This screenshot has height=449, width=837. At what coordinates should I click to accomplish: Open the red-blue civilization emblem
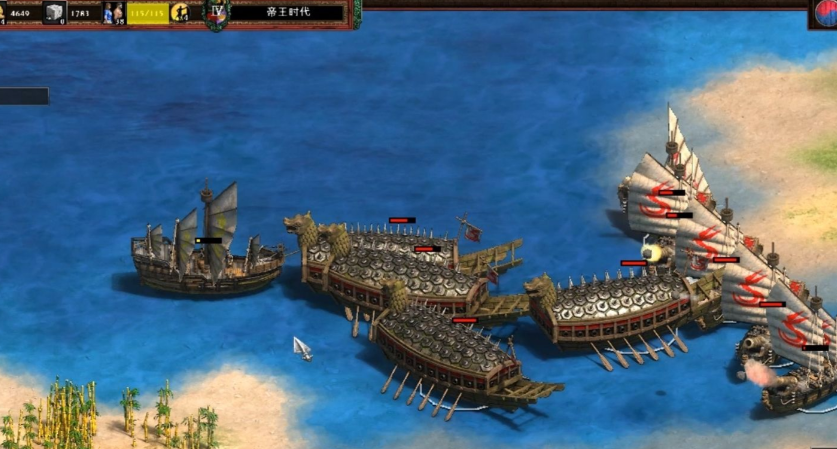[x=824, y=12]
